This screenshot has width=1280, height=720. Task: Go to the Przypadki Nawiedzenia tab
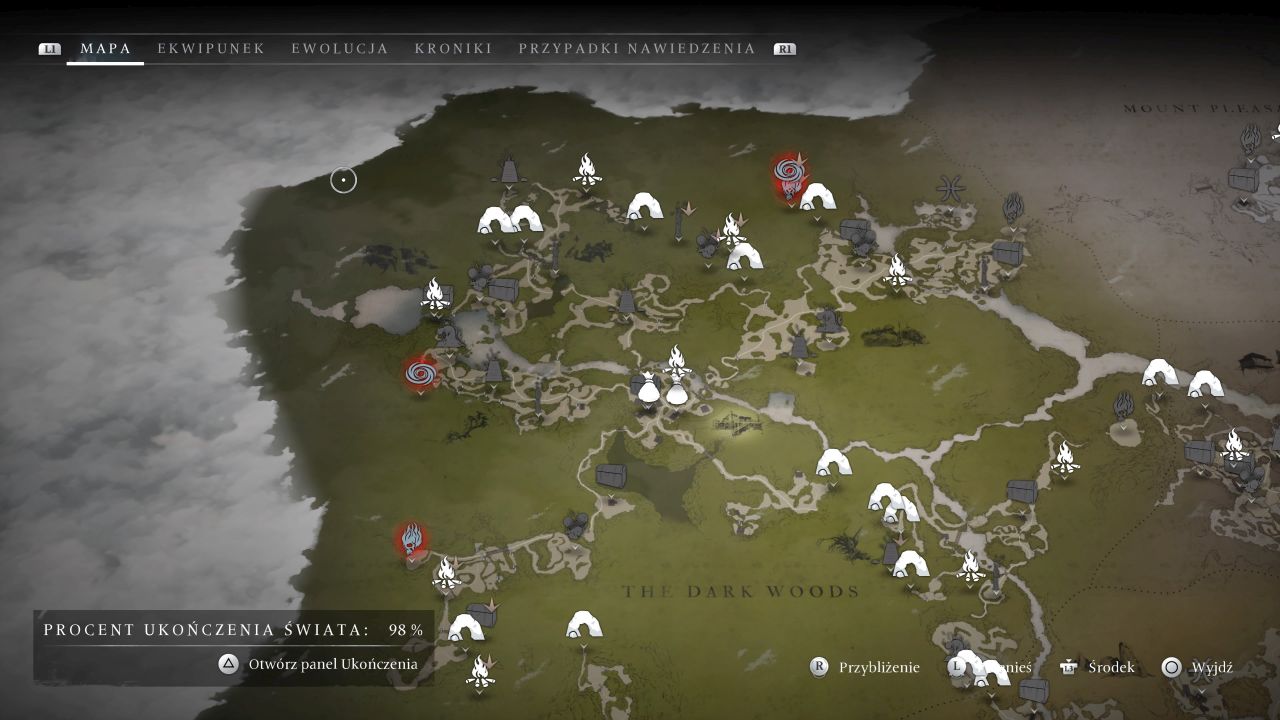tap(637, 48)
